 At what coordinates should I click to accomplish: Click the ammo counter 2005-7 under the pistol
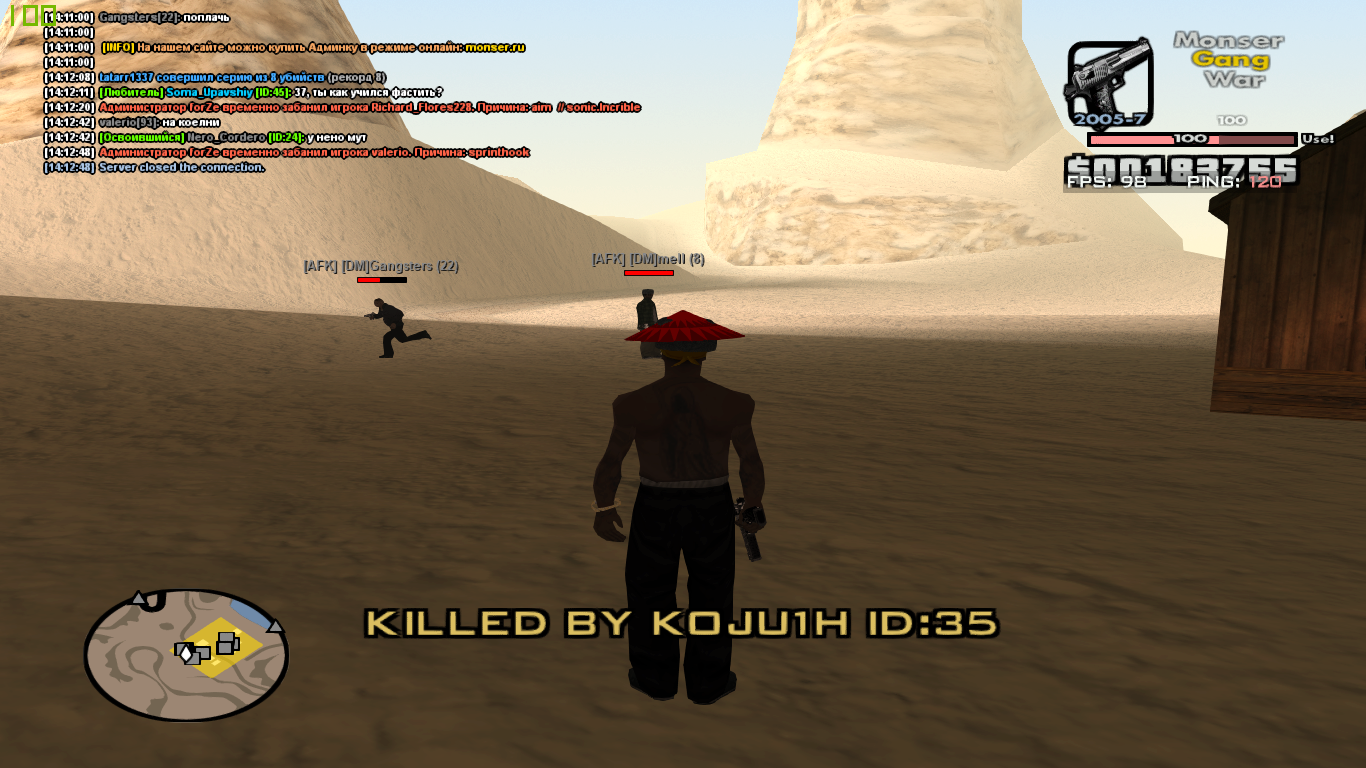pyautogui.click(x=1110, y=119)
